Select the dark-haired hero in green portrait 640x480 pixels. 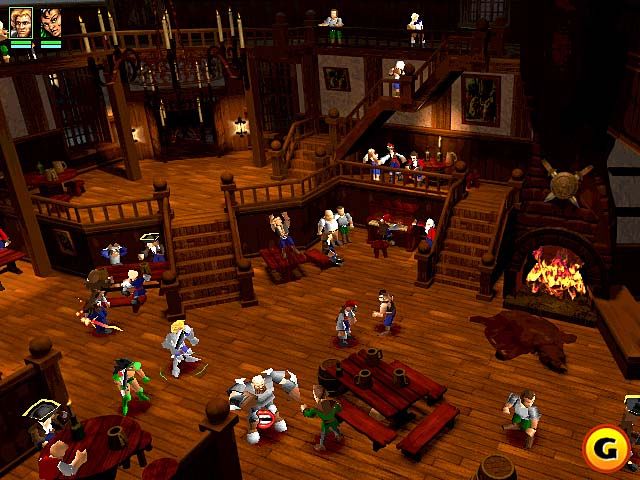tap(50, 22)
